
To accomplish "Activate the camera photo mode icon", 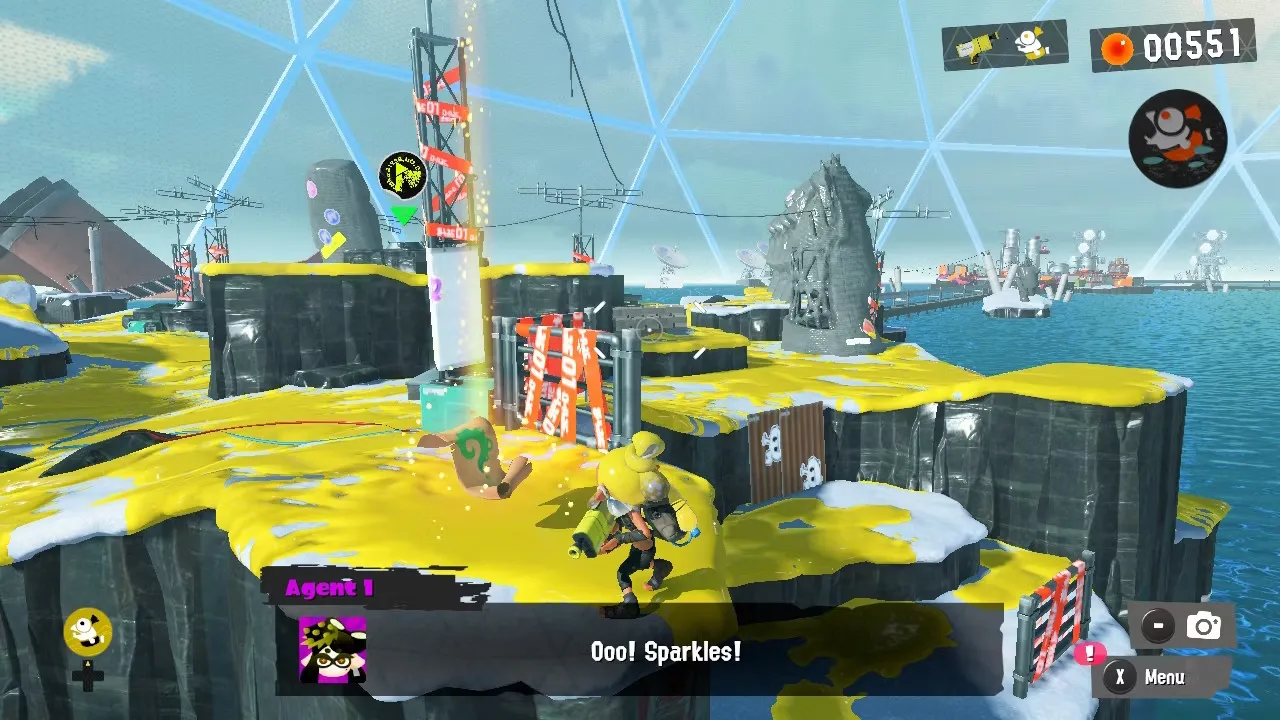I will coord(1203,626).
